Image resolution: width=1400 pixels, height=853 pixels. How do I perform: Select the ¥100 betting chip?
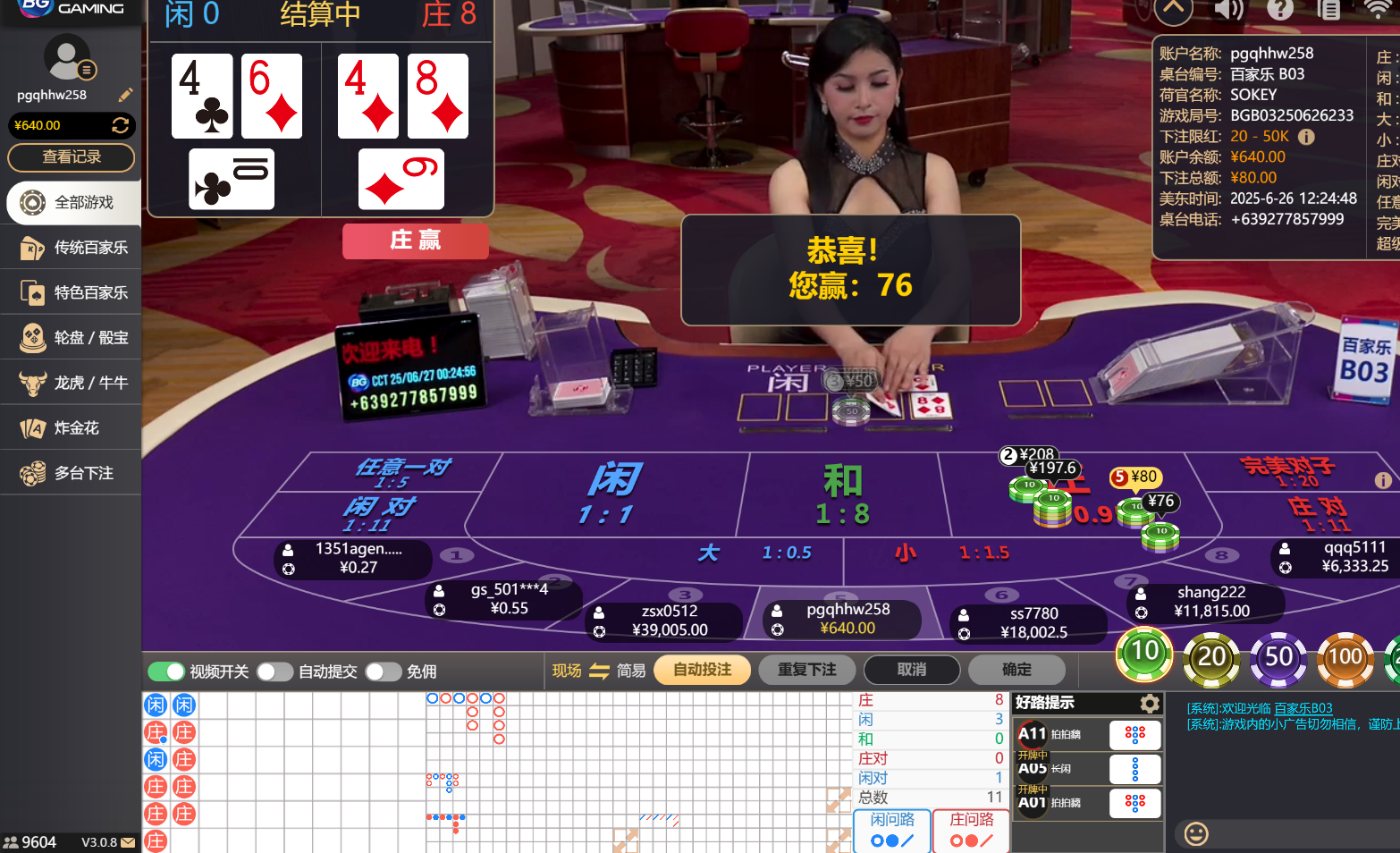(x=1345, y=659)
